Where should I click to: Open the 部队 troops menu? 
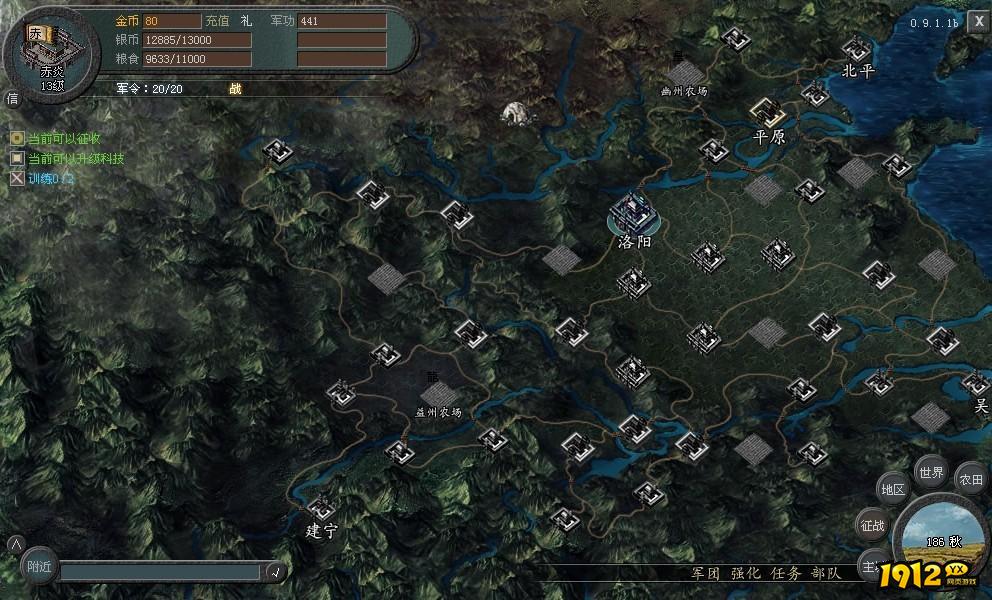(825, 573)
